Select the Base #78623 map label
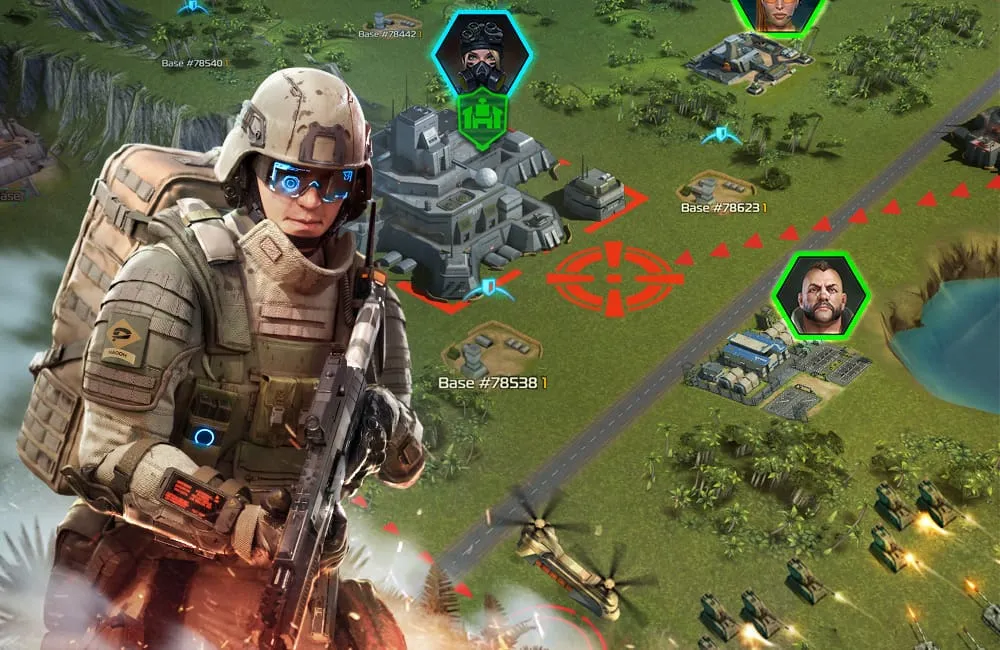The height and width of the screenshot is (650, 1000). point(723,208)
